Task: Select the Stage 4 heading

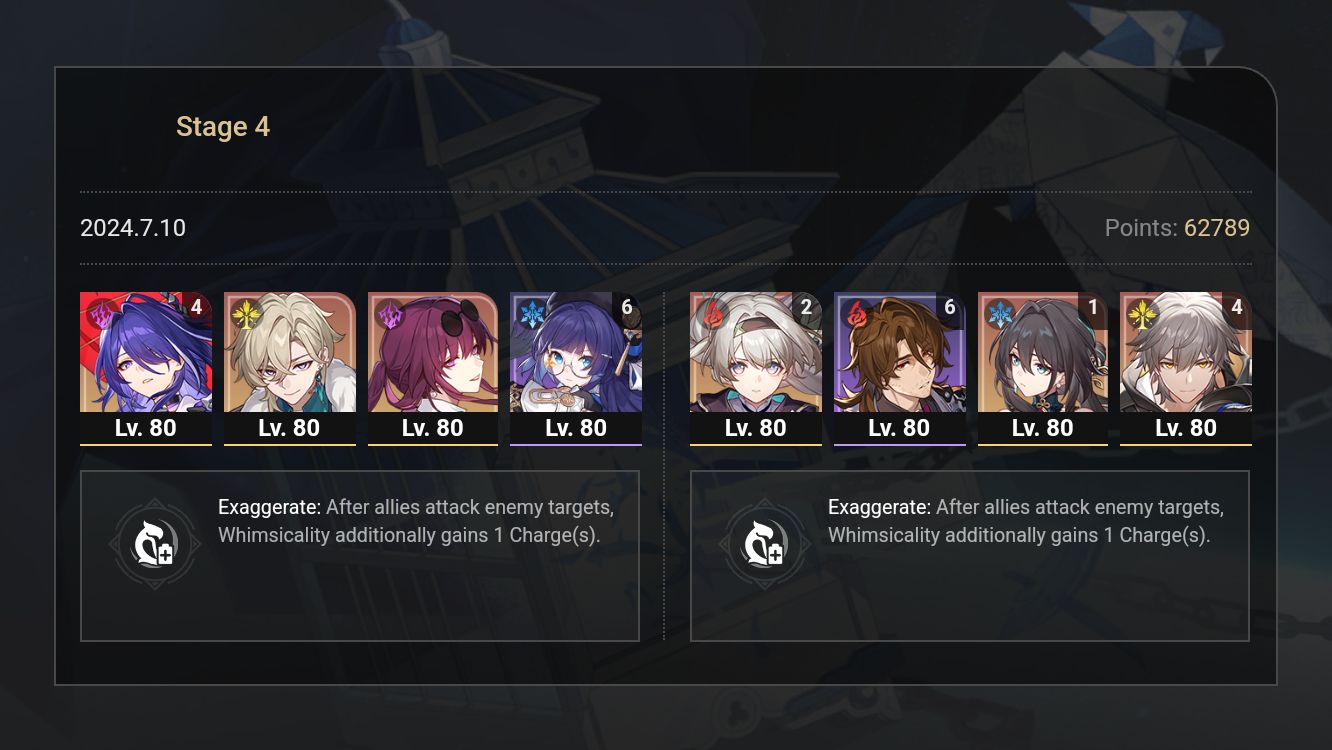Action: 222,126
